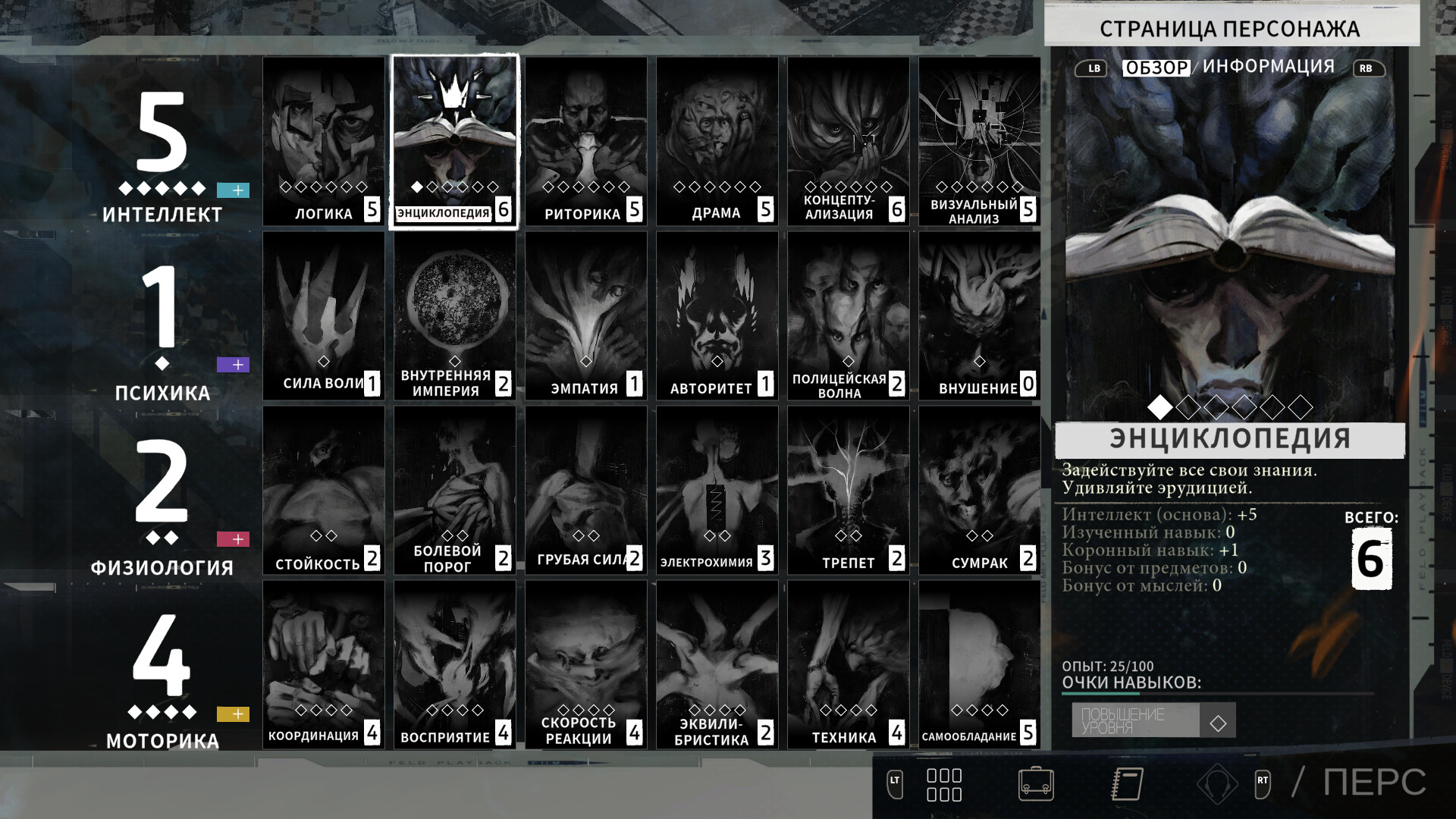Add a point to Интеллект attribute
This screenshot has height=819, width=1456.
[233, 190]
